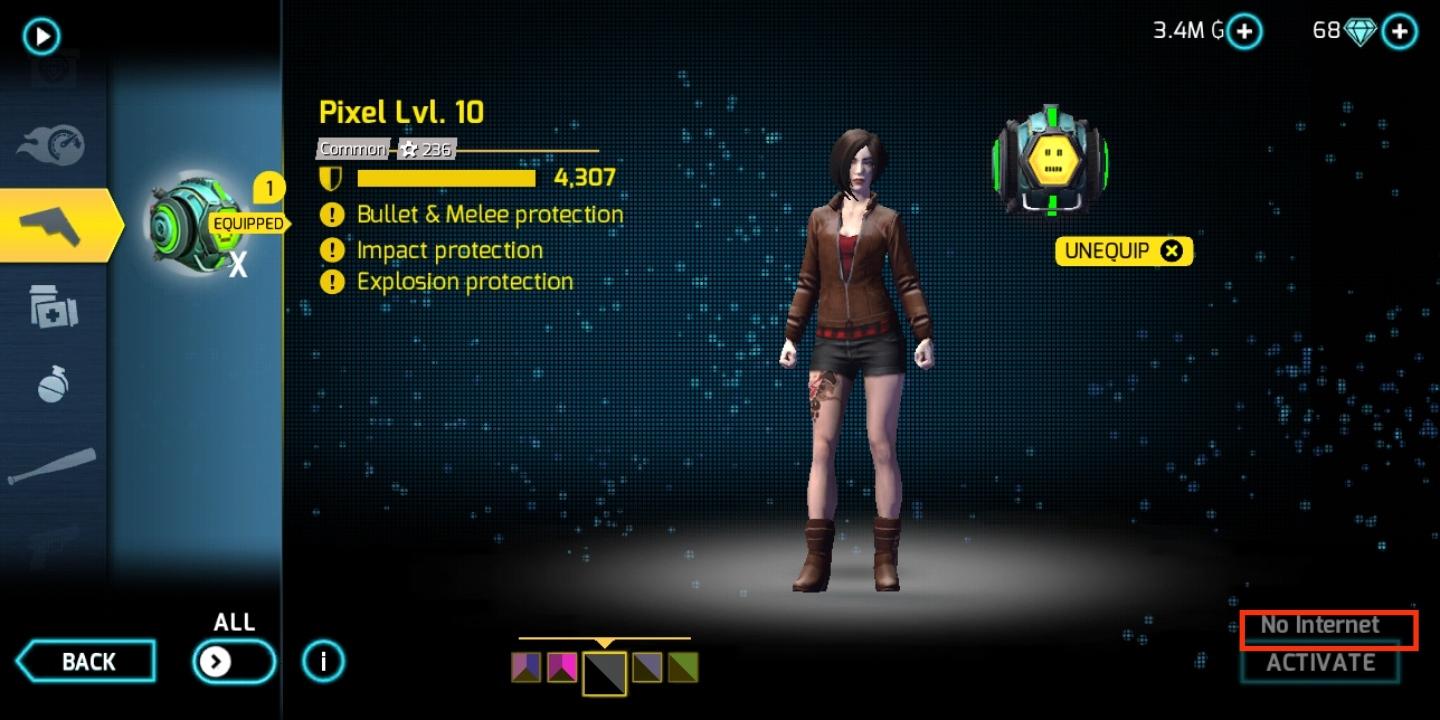Buy more diamonds with the plus button
Image resolution: width=1440 pixels, height=720 pixels.
click(x=1399, y=32)
